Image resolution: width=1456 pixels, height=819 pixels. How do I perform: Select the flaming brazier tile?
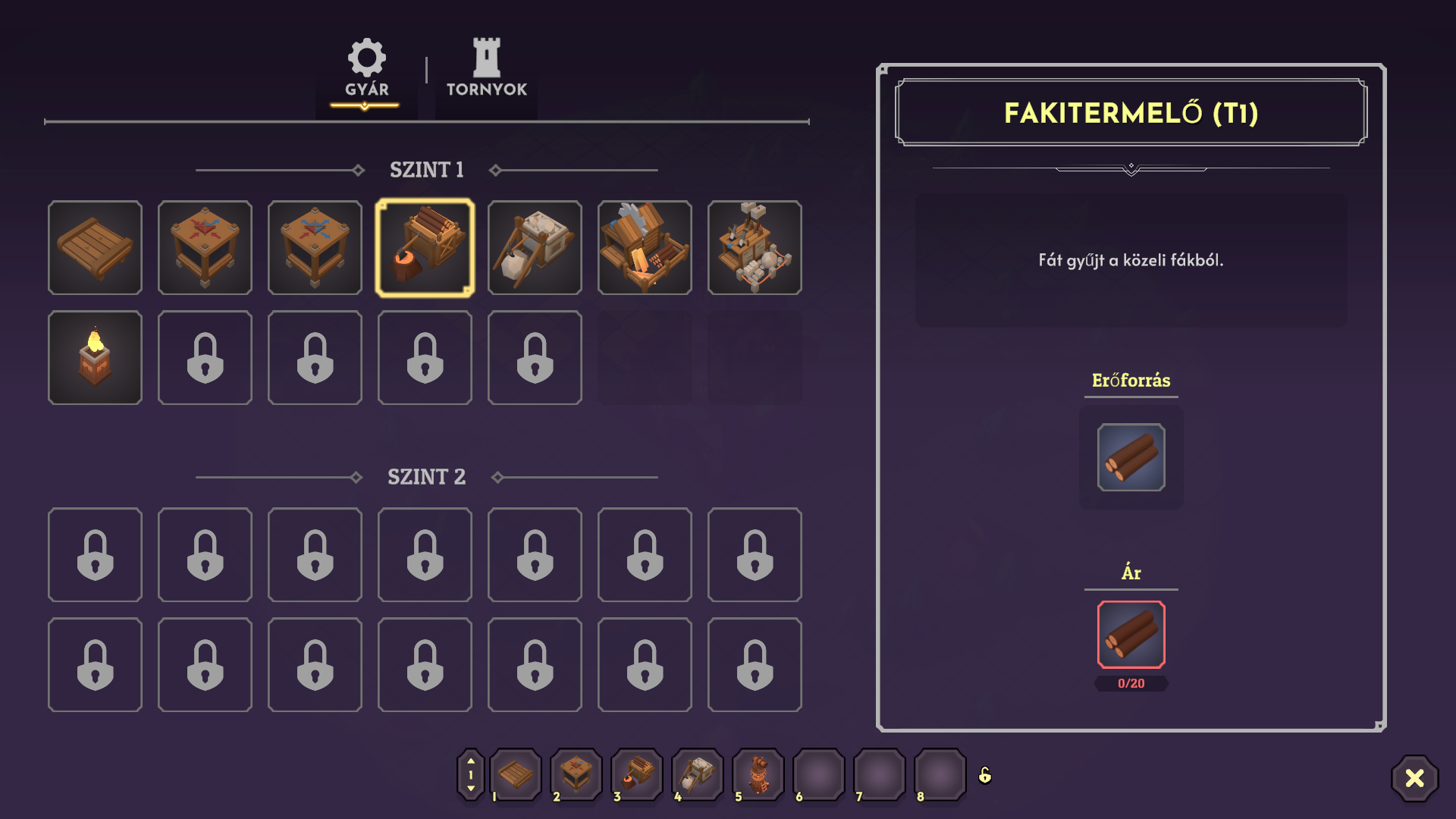point(95,357)
